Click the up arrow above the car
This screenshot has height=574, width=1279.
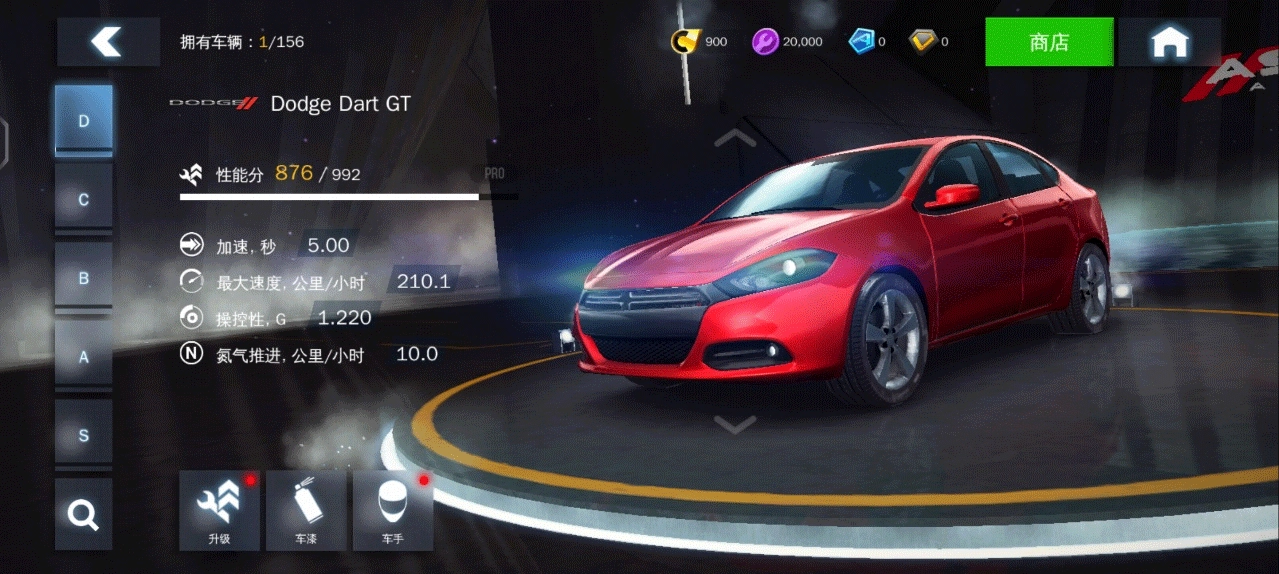[735, 137]
